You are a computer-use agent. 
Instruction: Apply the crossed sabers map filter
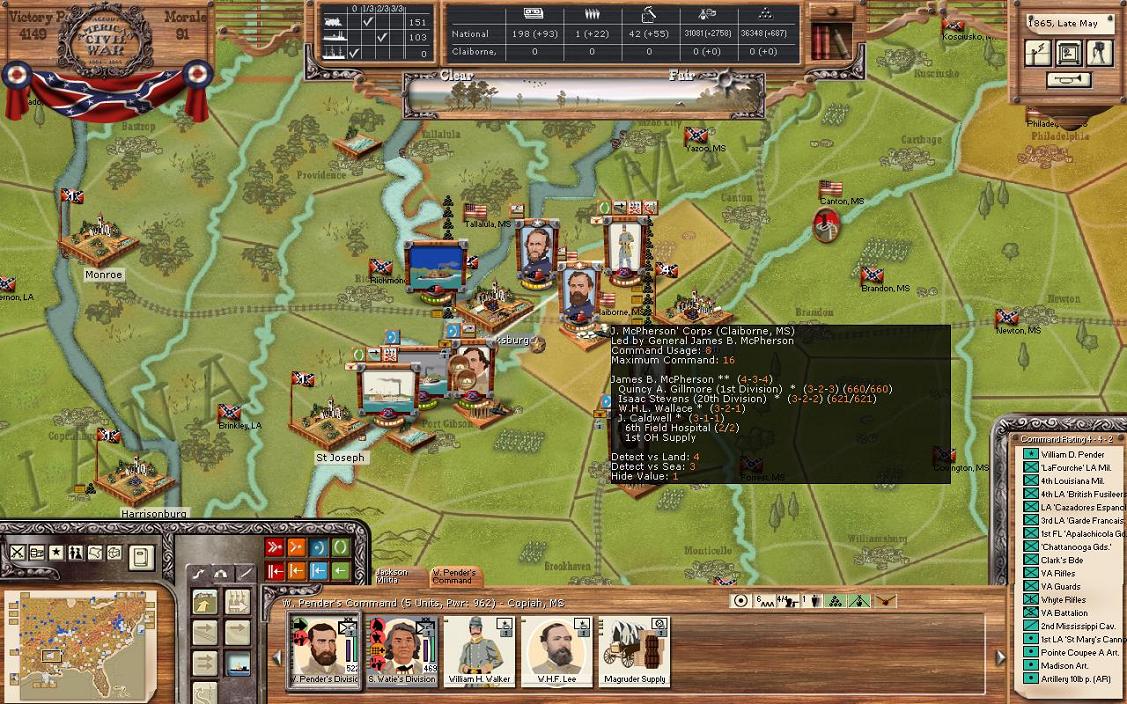(x=17, y=552)
